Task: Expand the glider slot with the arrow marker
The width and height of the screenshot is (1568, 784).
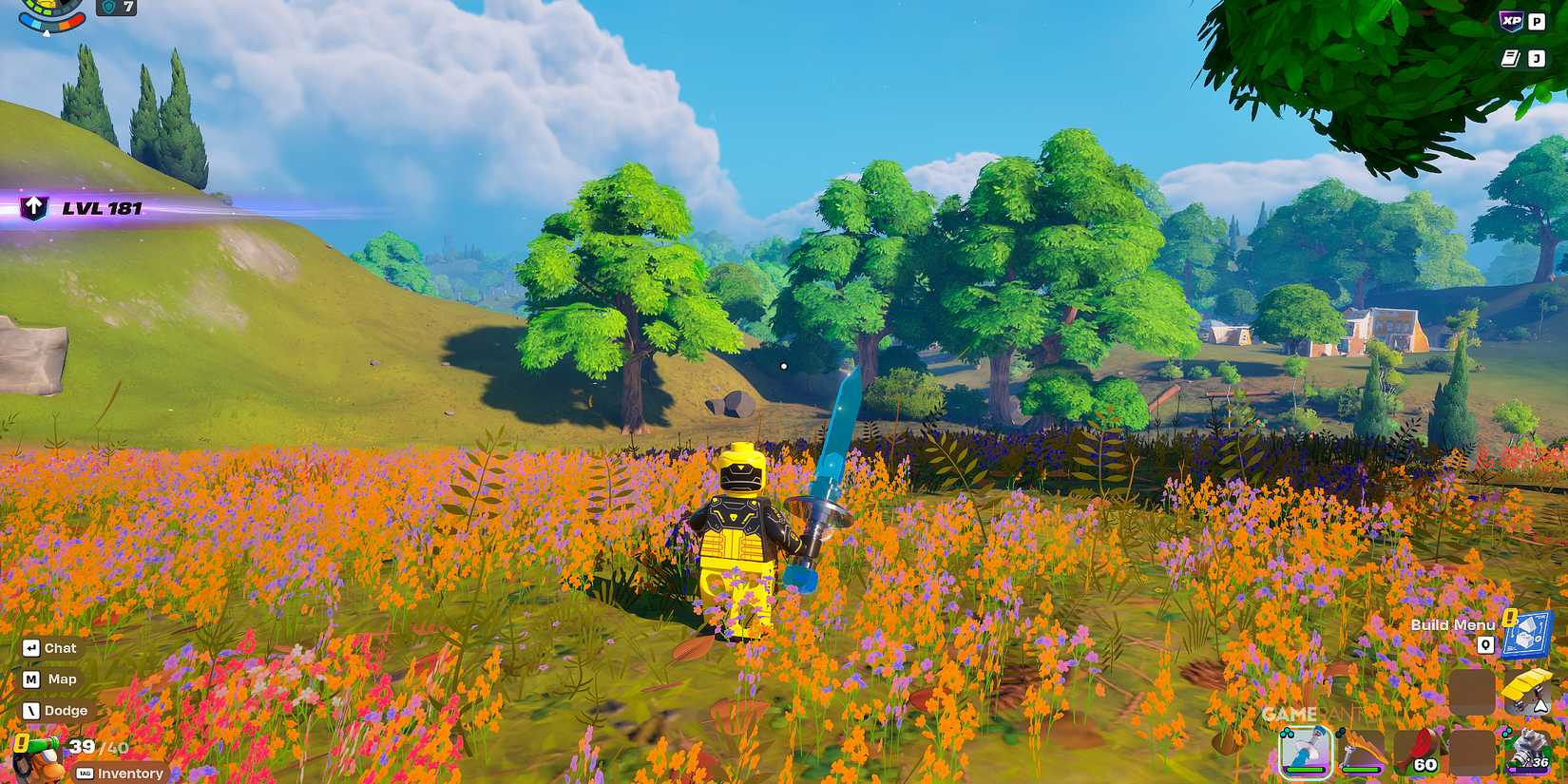Action: [x=1540, y=705]
